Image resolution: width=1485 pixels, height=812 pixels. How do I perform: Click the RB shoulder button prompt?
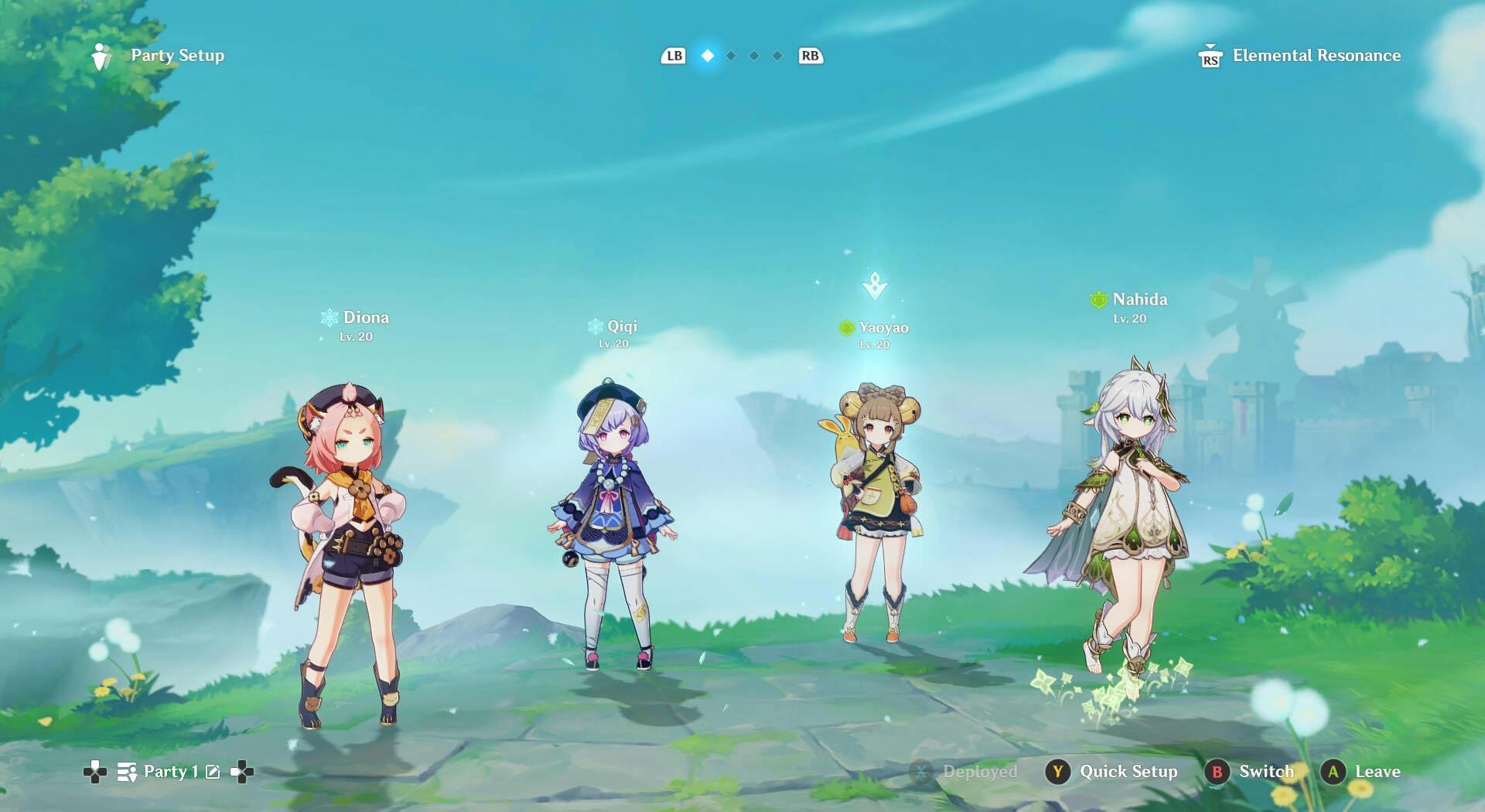click(x=809, y=56)
